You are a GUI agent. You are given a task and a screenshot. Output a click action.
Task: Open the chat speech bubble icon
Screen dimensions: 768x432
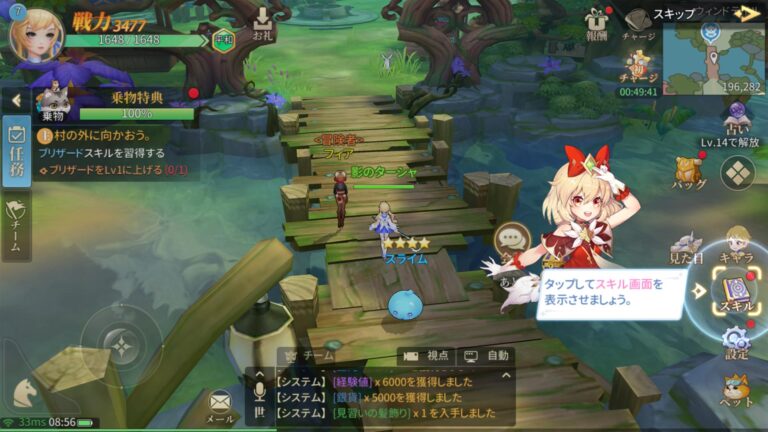512,240
